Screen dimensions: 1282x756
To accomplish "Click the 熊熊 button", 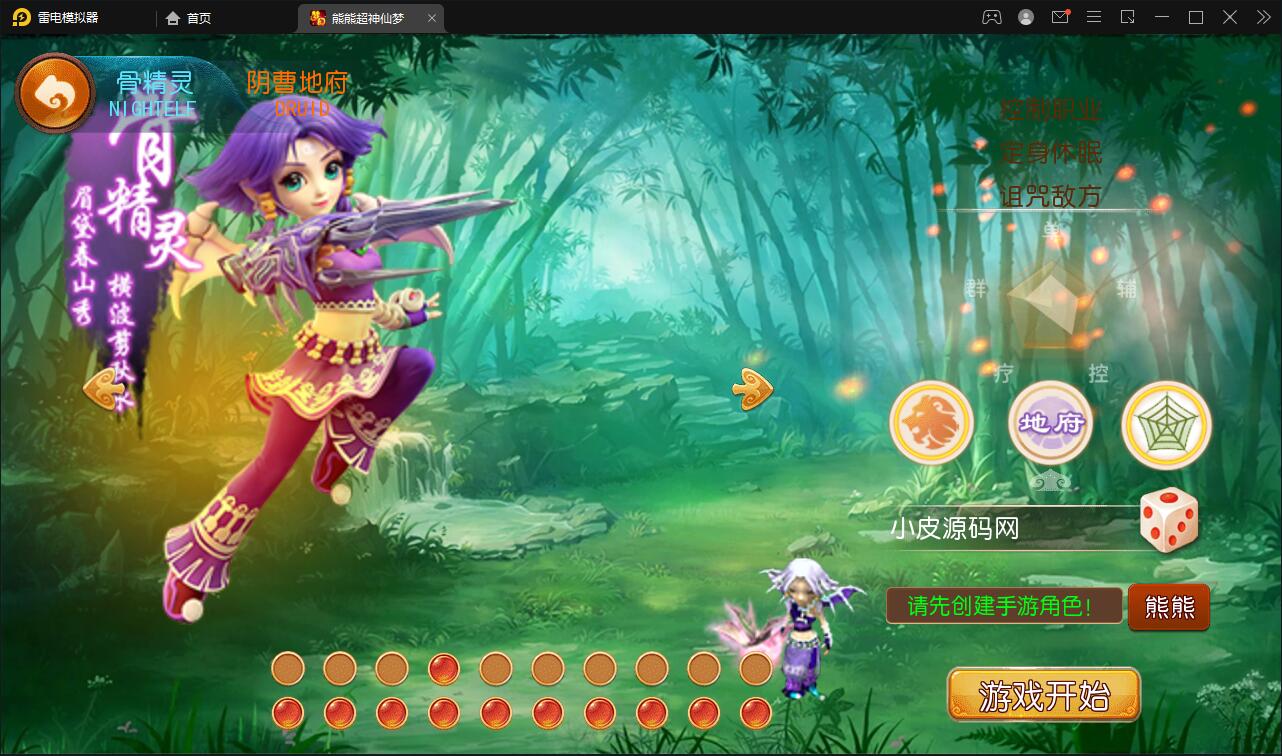I will coord(1168,607).
